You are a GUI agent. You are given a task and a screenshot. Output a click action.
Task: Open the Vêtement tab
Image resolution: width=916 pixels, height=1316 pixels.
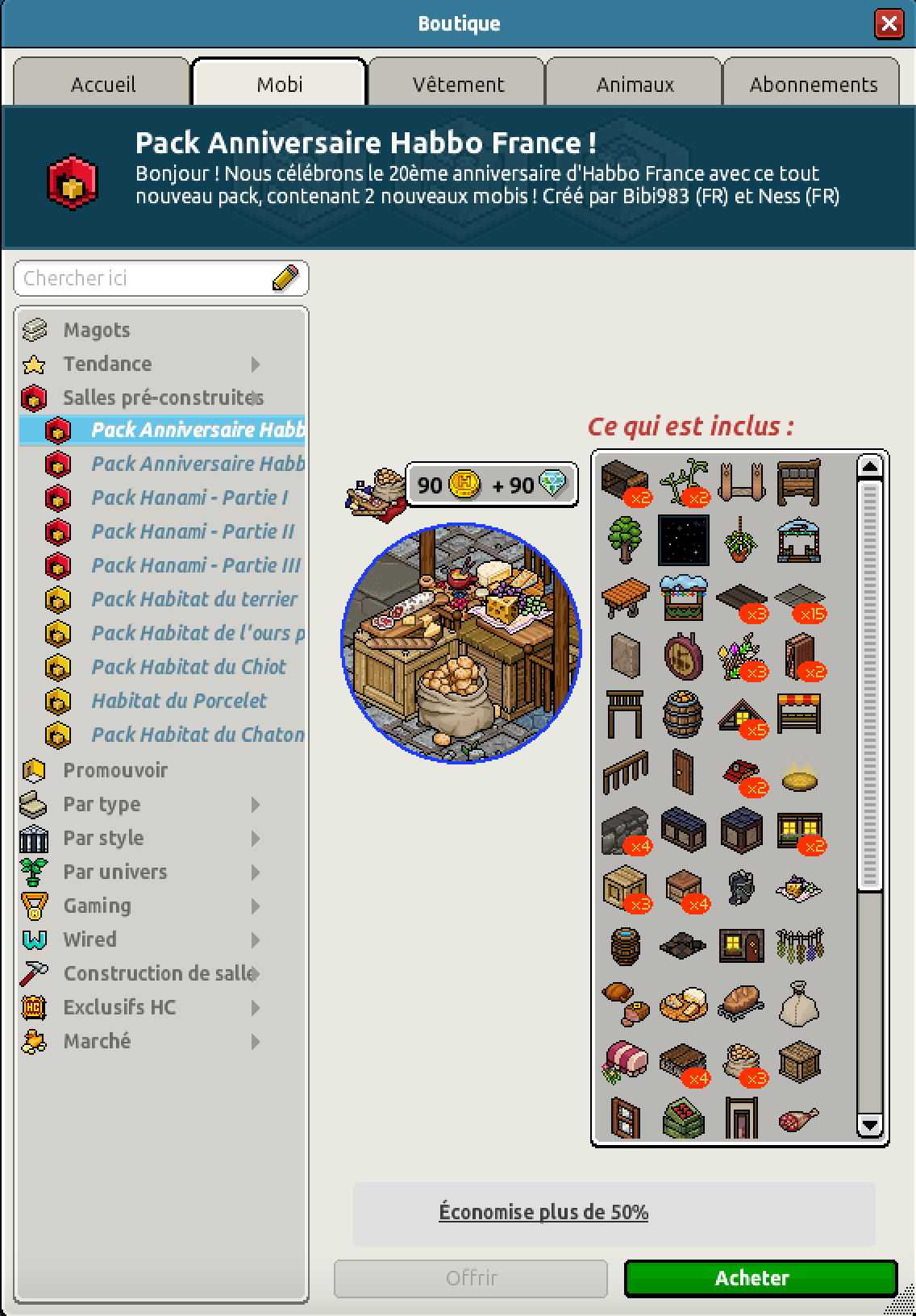pyautogui.click(x=458, y=84)
